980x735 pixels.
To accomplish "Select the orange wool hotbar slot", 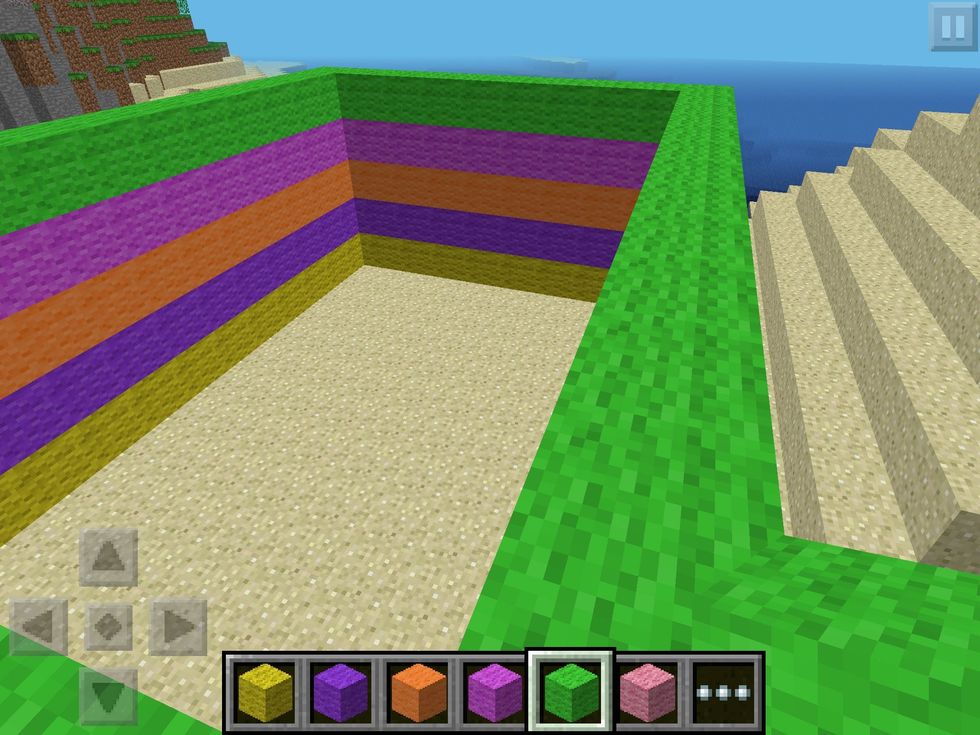I will pyautogui.click(x=418, y=692).
